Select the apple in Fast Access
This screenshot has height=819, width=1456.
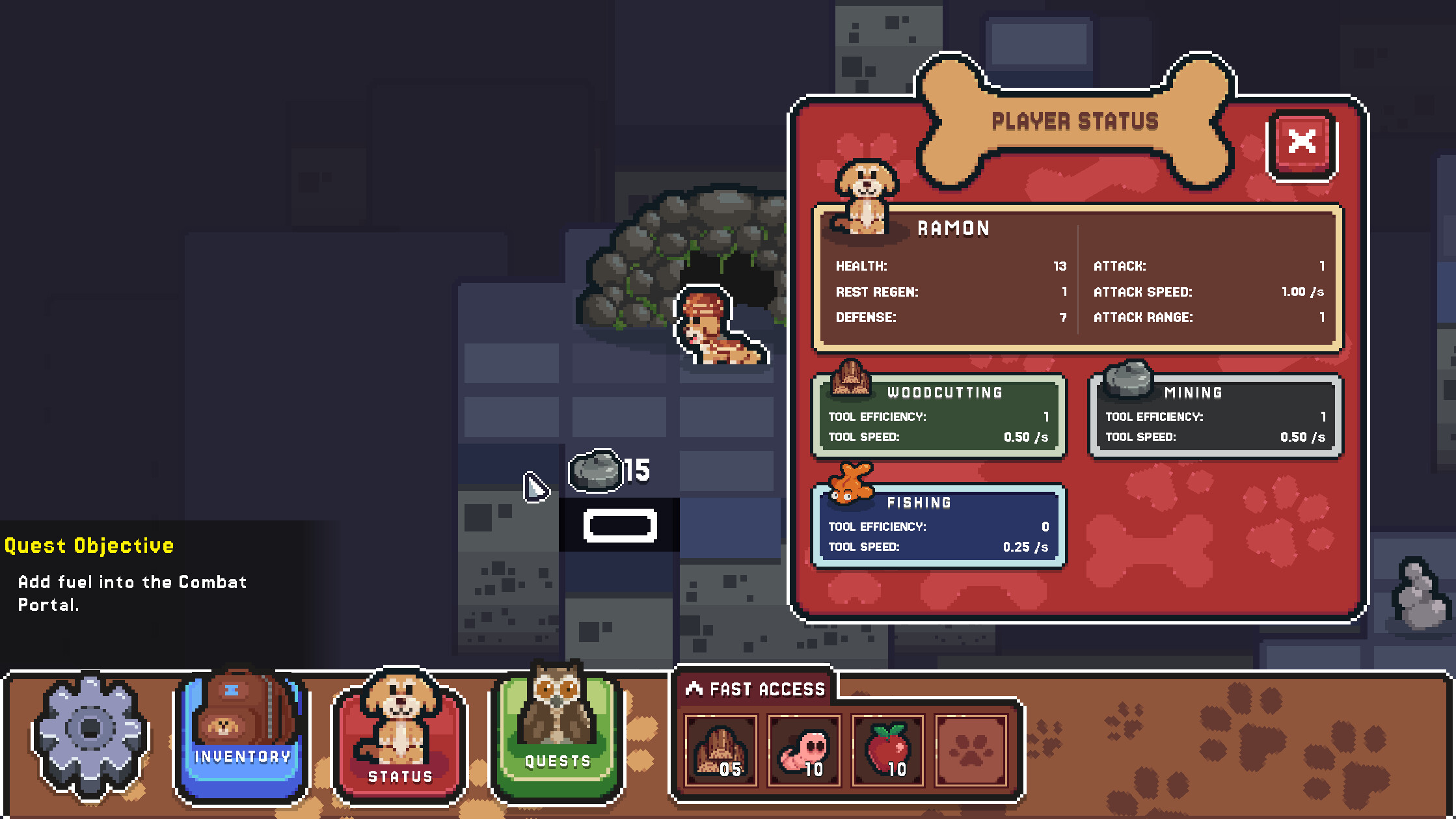click(x=887, y=751)
